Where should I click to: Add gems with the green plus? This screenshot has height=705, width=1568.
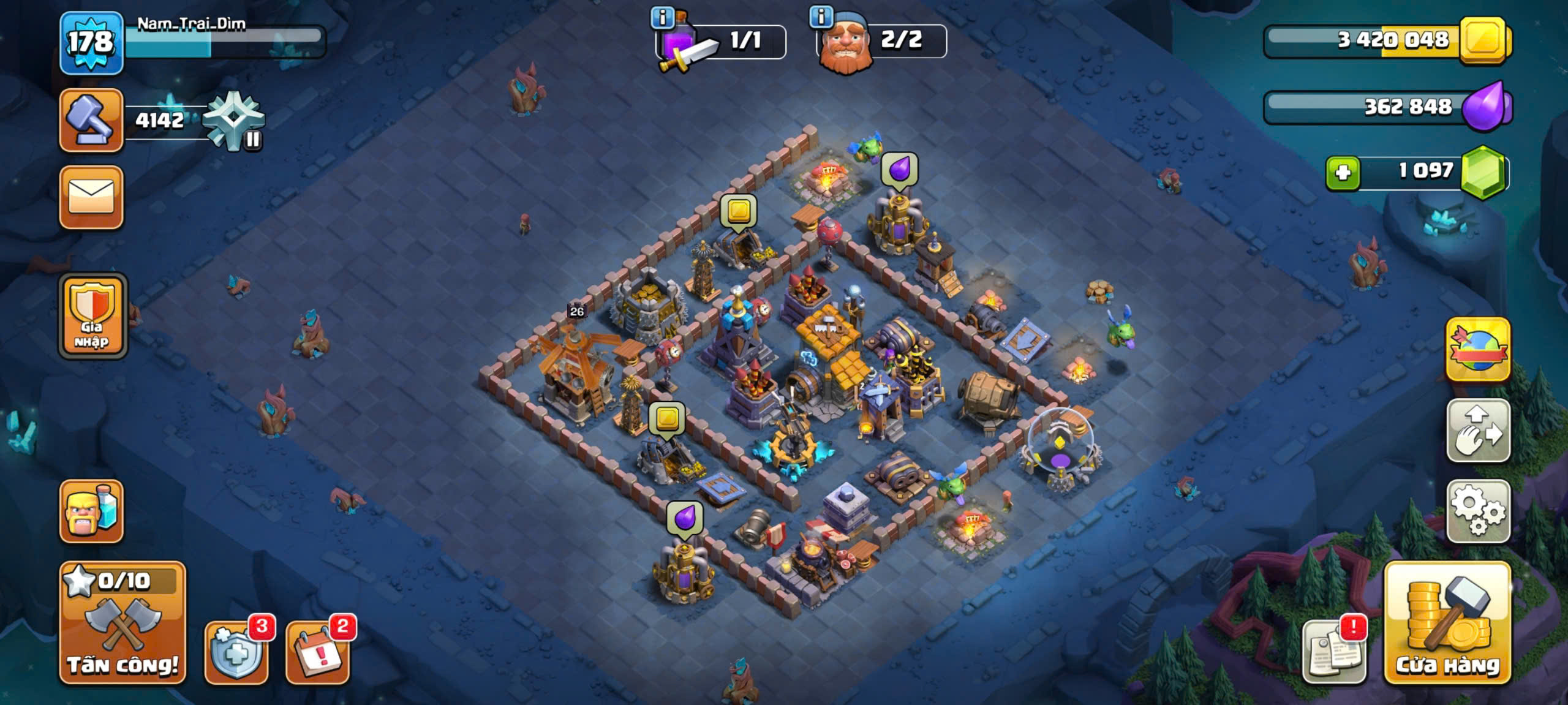1343,173
